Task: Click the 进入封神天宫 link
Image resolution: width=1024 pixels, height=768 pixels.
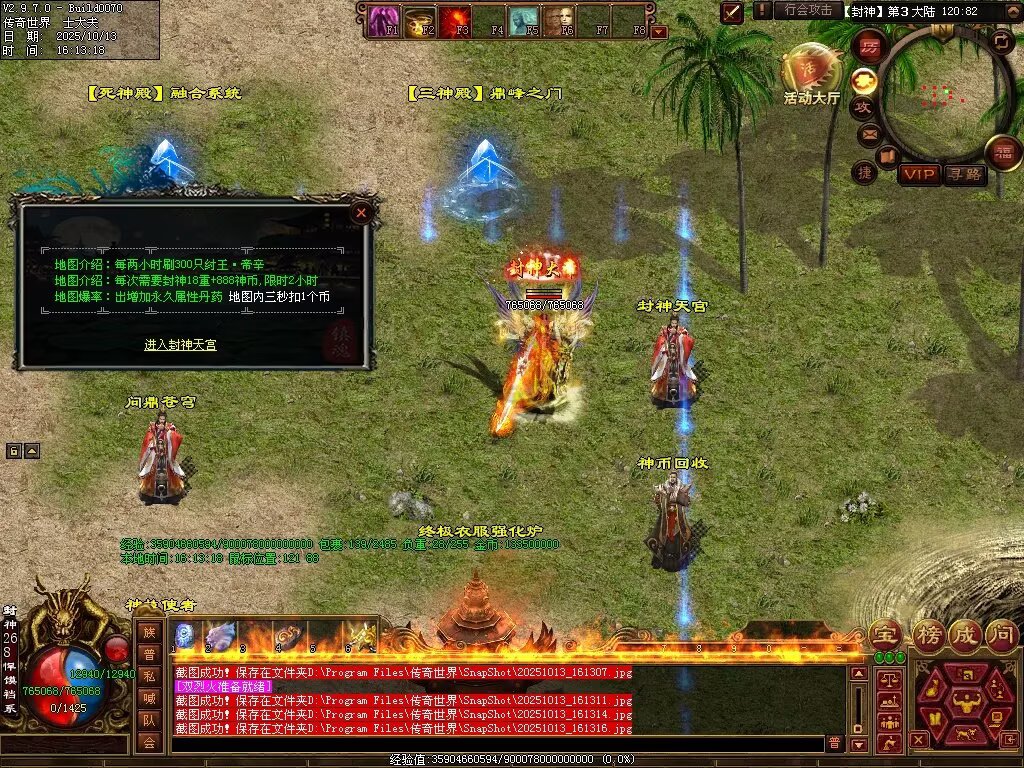Action: pos(180,345)
